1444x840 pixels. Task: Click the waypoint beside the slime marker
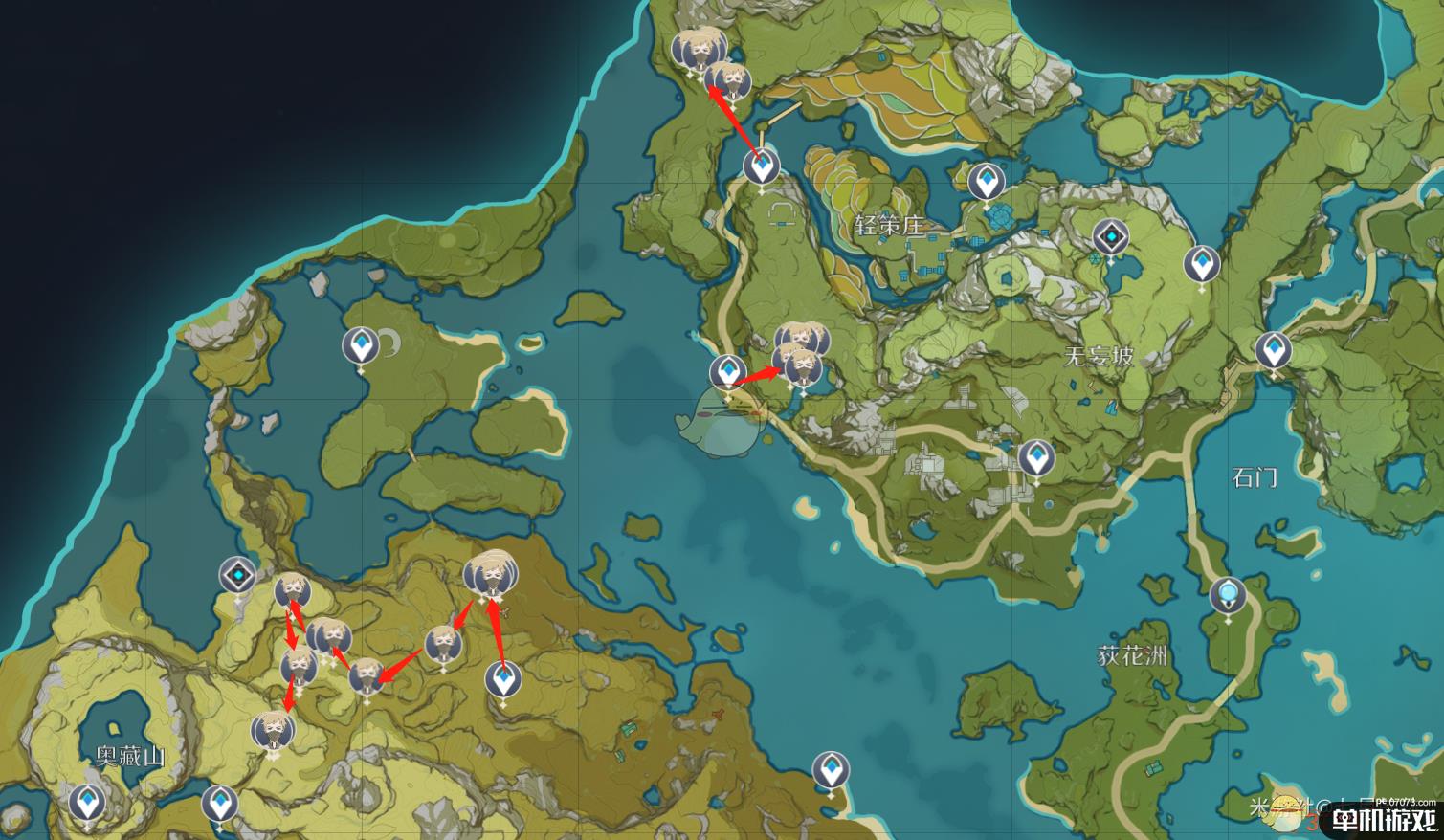click(727, 372)
